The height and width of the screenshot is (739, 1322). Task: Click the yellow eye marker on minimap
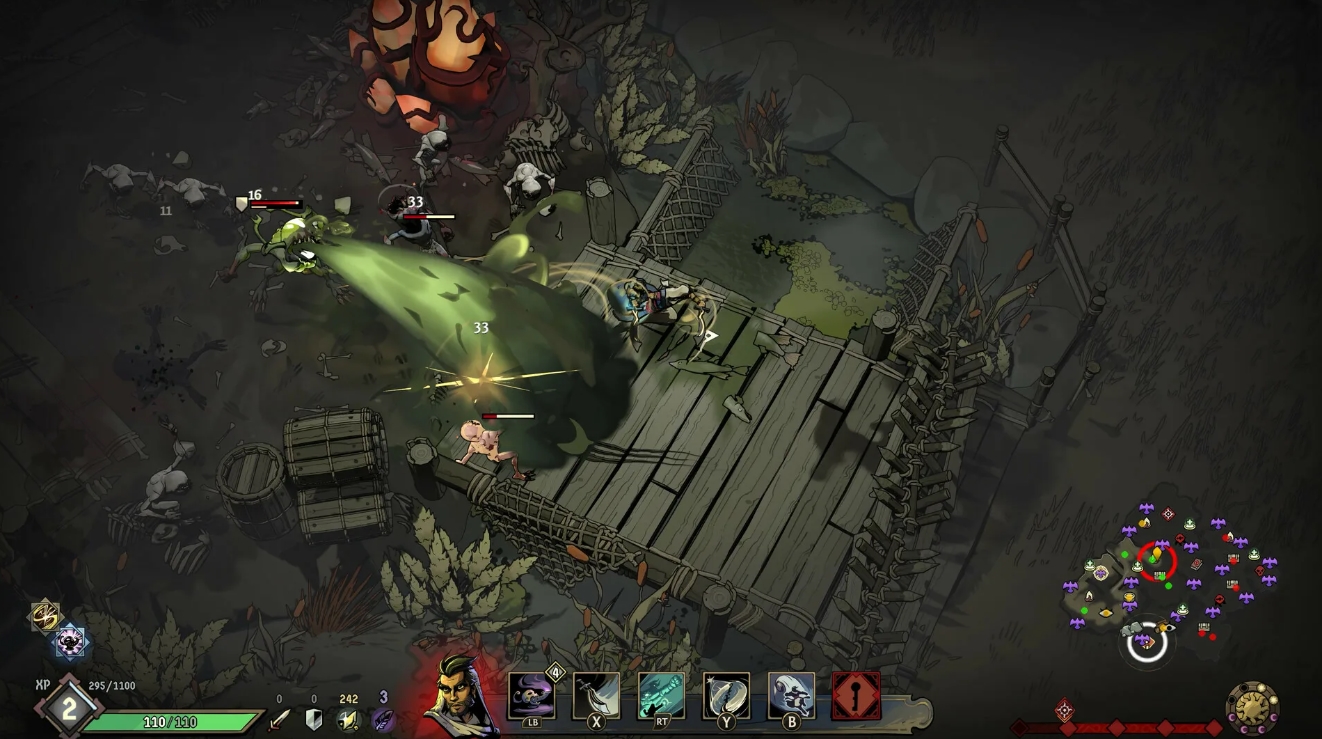tap(1107, 611)
